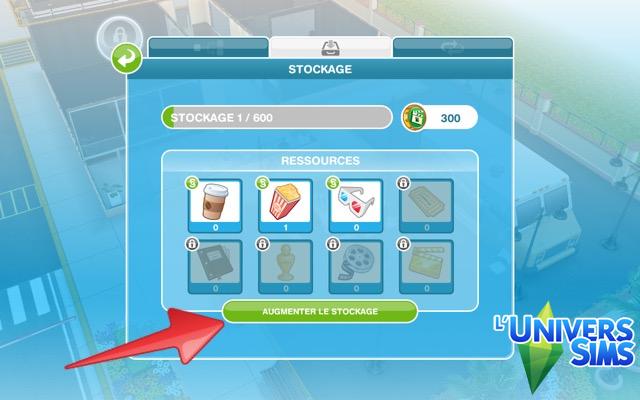640x400 pixels.
Task: Tap the green coin currency icon
Action: coord(415,118)
